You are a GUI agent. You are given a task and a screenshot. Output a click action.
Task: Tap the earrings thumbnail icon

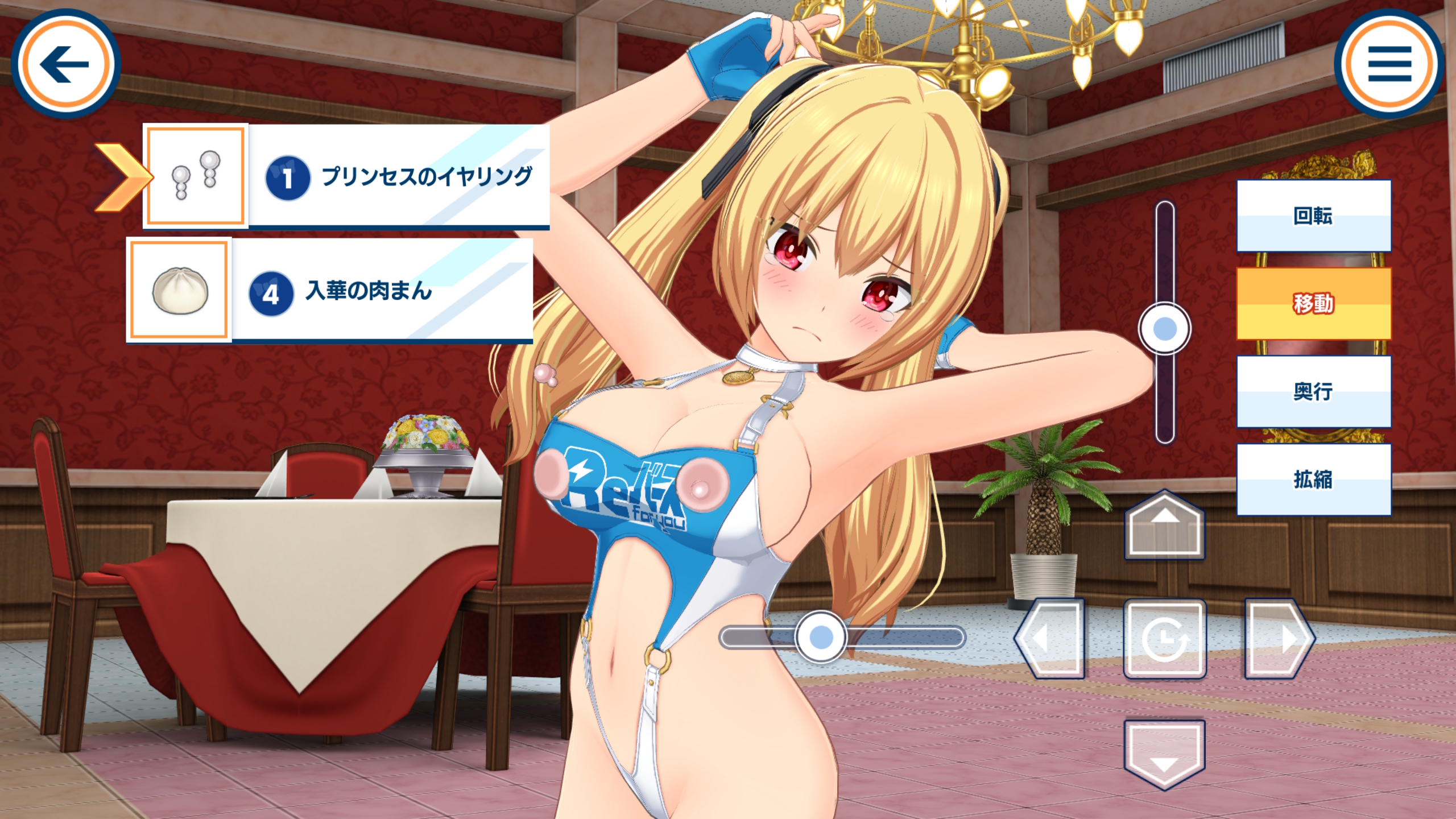(x=195, y=176)
